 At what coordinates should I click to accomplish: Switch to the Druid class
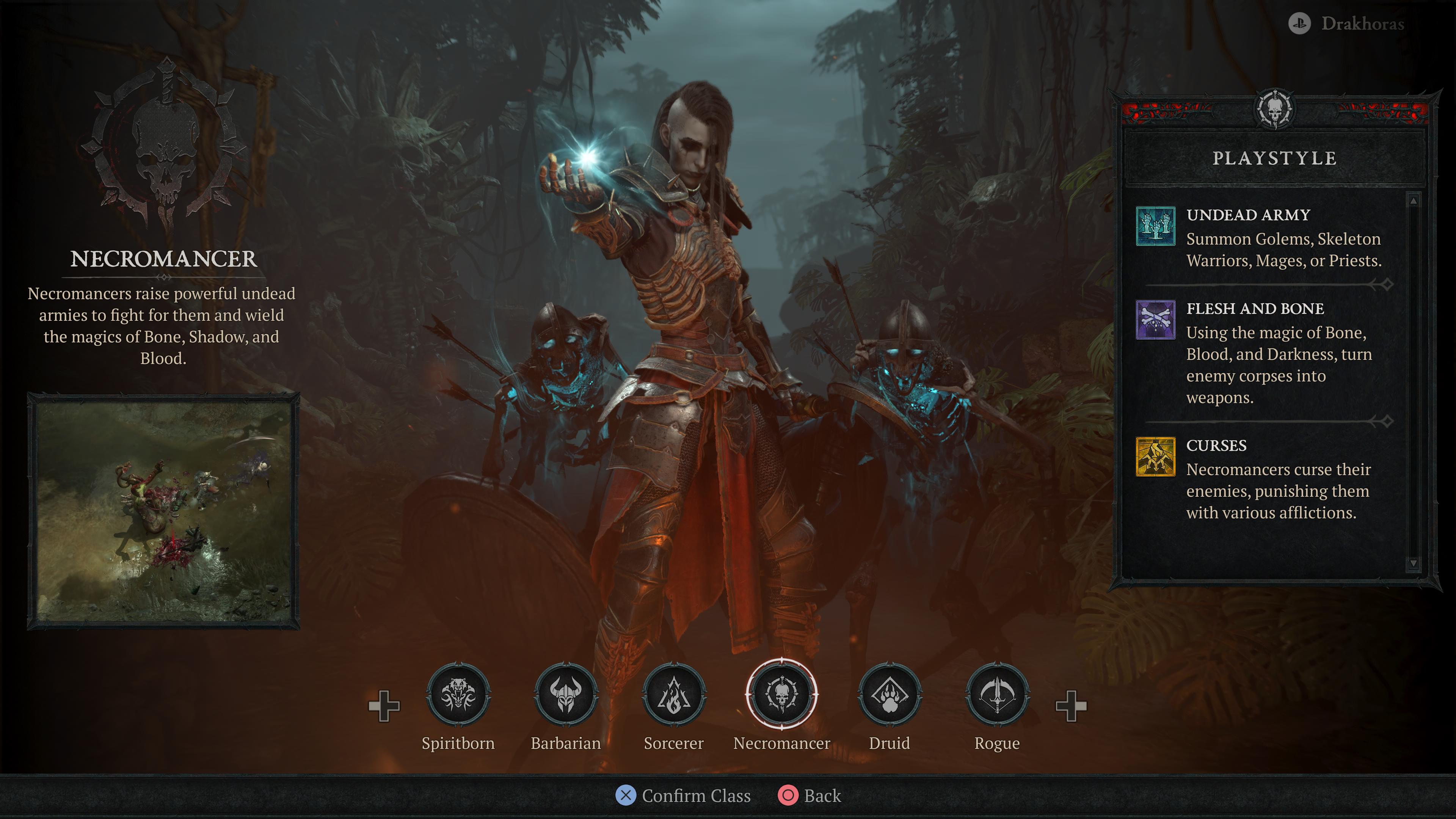(x=890, y=695)
